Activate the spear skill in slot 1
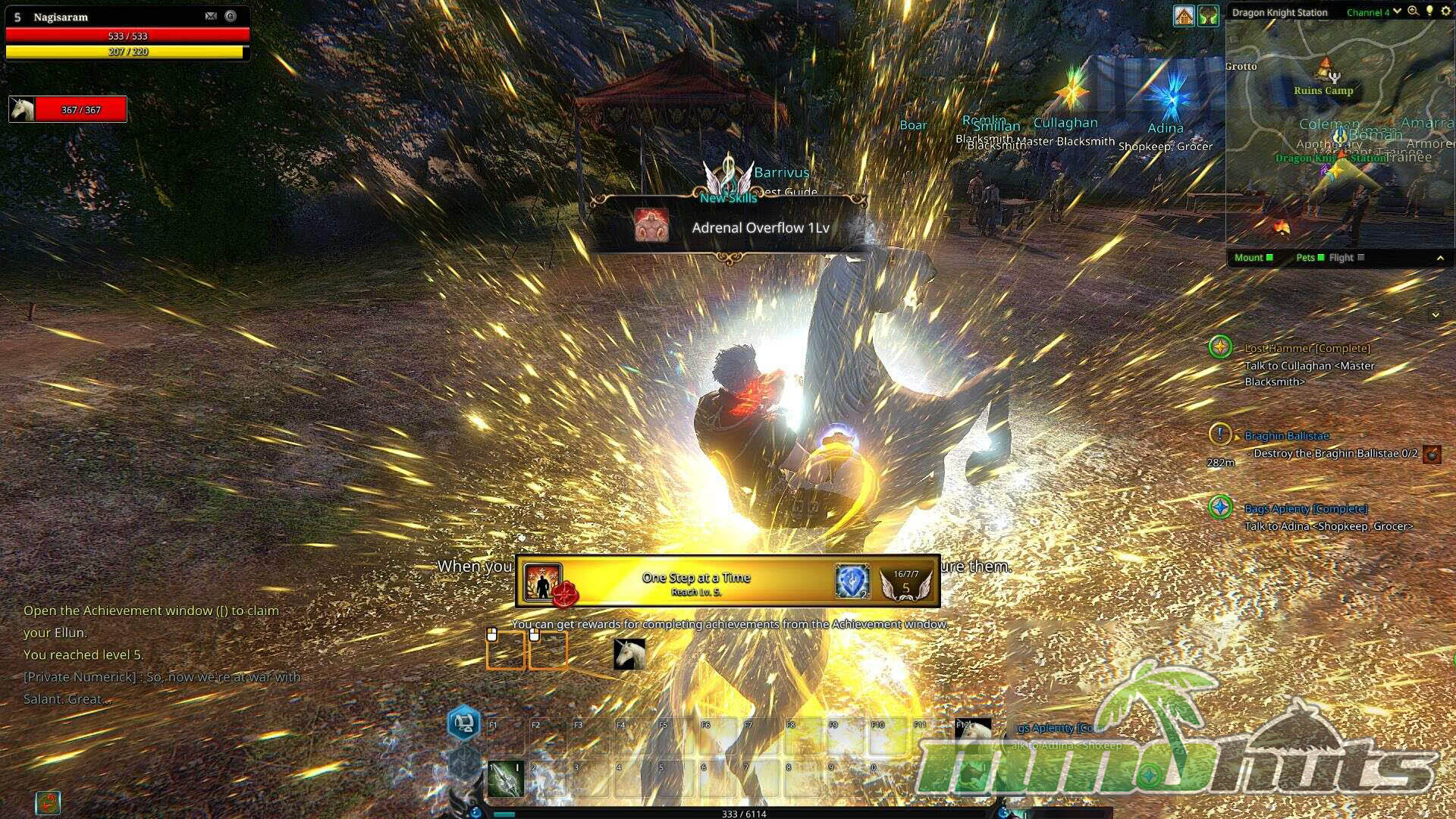This screenshot has height=819, width=1456. [506, 779]
